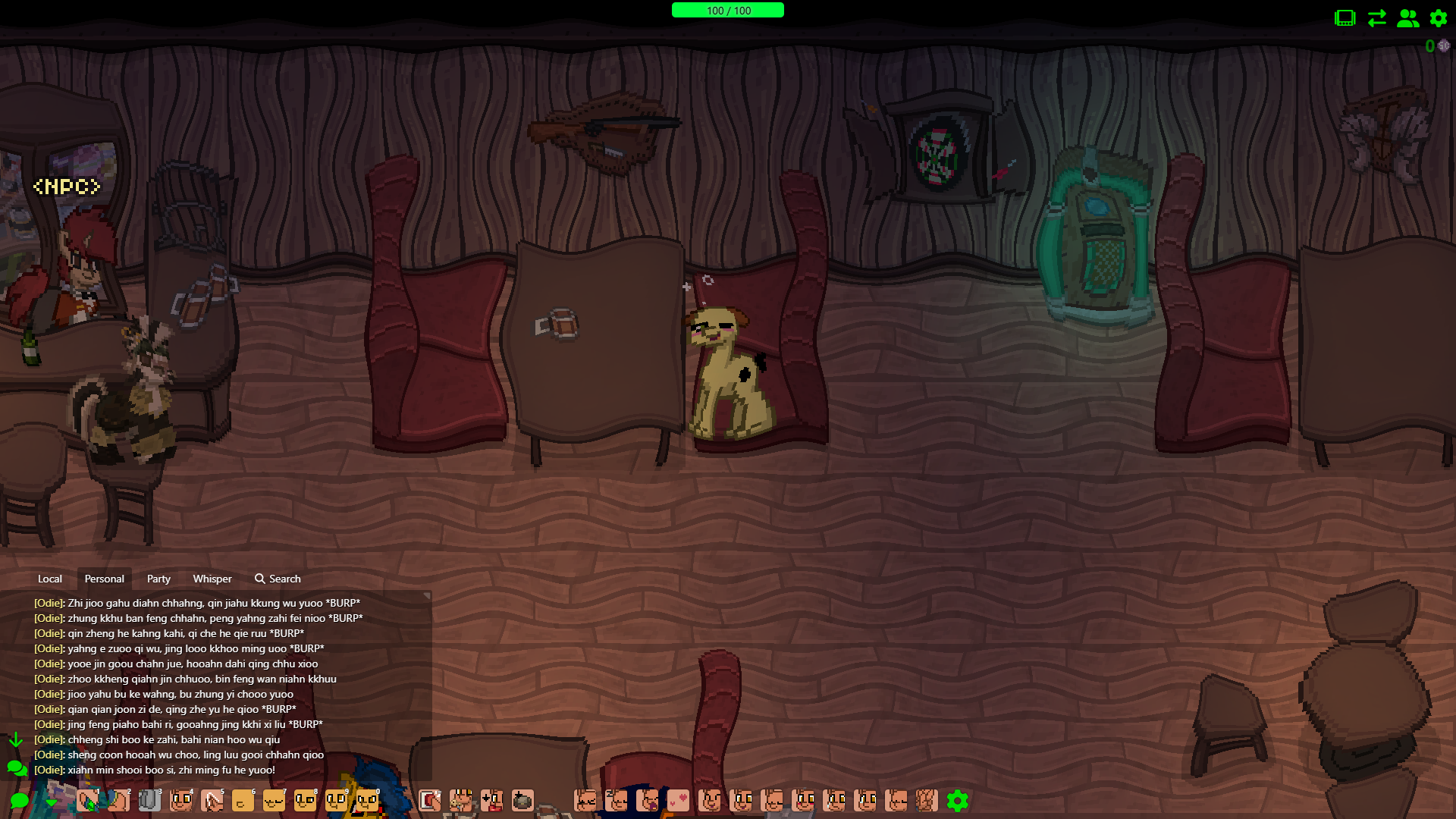Open the emote bar gear settings

(958, 801)
